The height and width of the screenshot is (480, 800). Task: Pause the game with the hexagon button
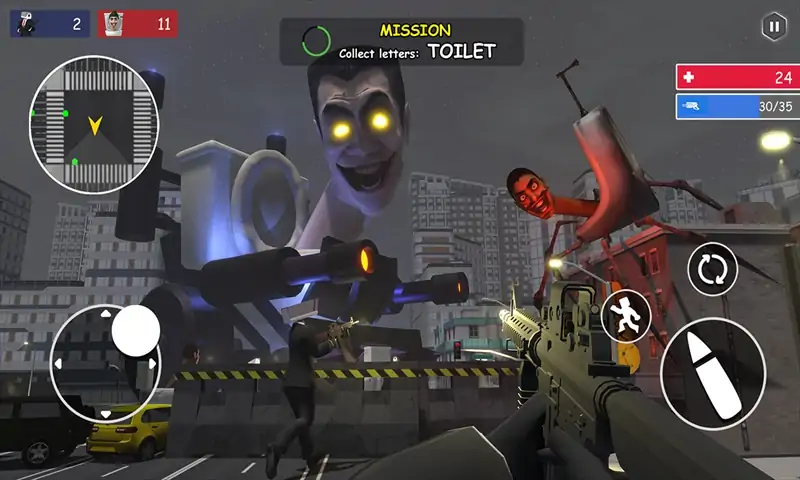coord(773,27)
